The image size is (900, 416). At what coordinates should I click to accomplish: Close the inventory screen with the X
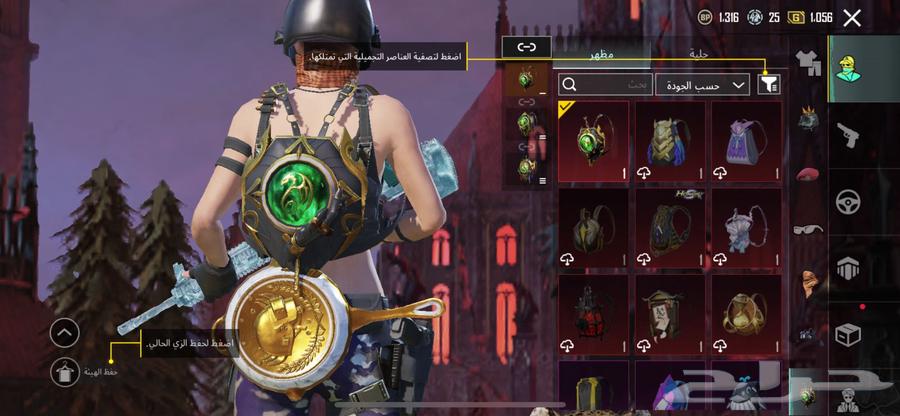852,17
